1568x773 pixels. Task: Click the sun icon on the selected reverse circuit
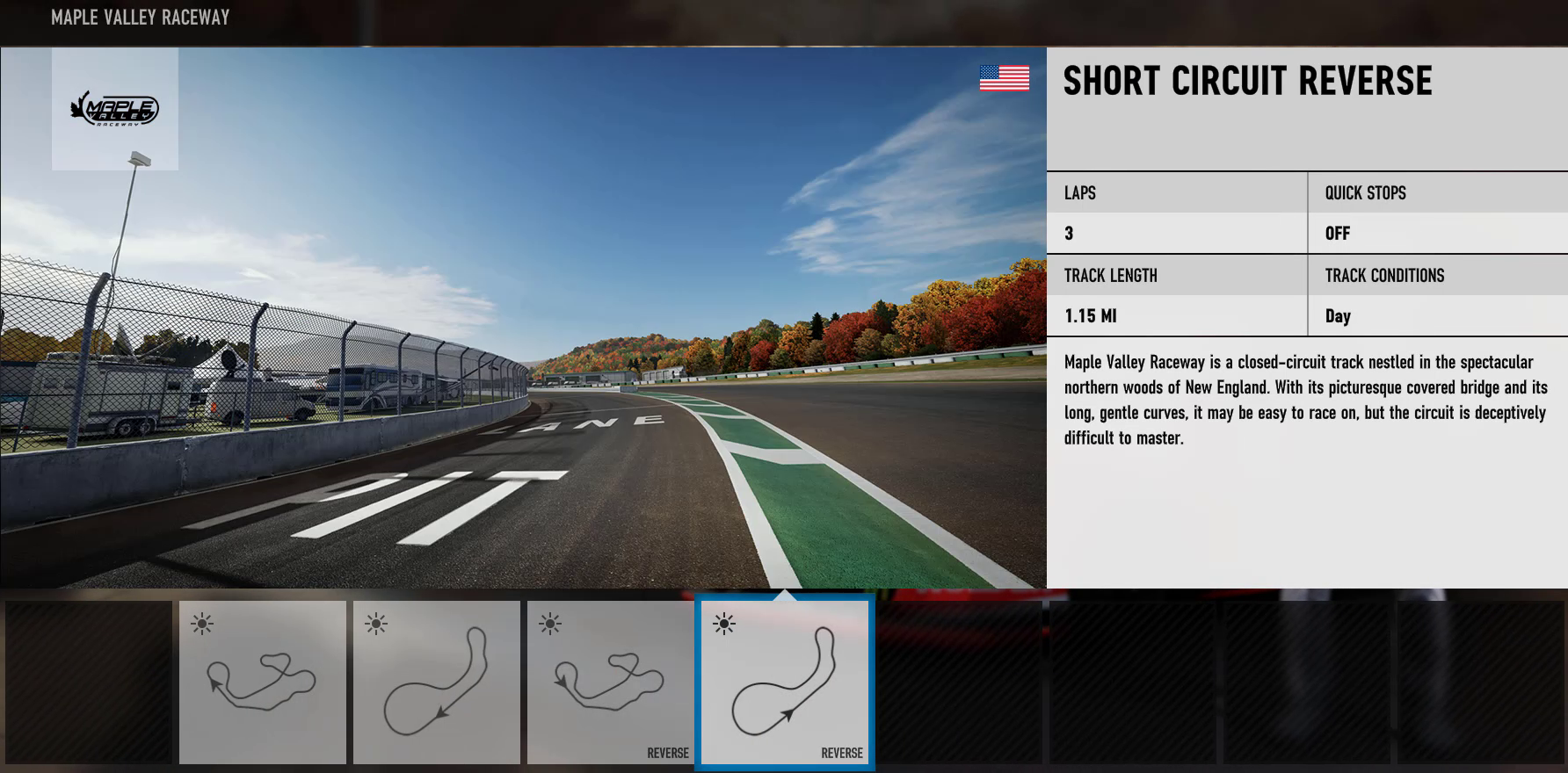(x=722, y=625)
